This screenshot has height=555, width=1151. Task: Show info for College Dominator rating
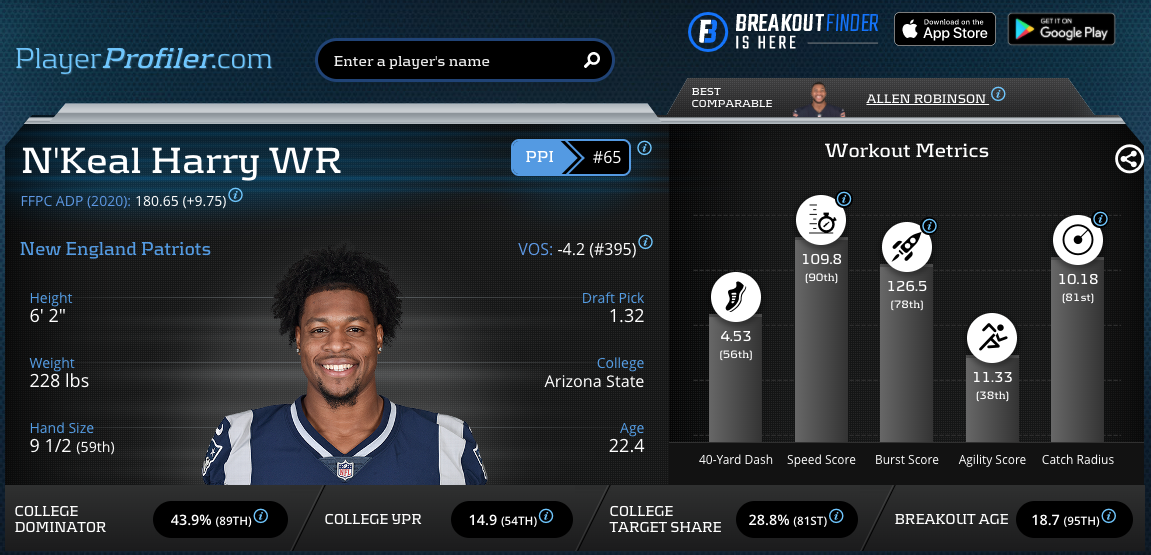[x=261, y=517]
